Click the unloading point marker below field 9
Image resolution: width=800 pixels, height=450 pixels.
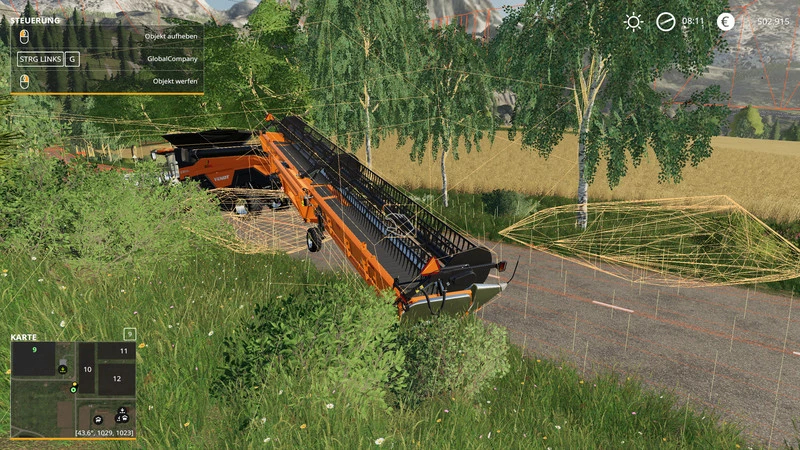coord(62,368)
